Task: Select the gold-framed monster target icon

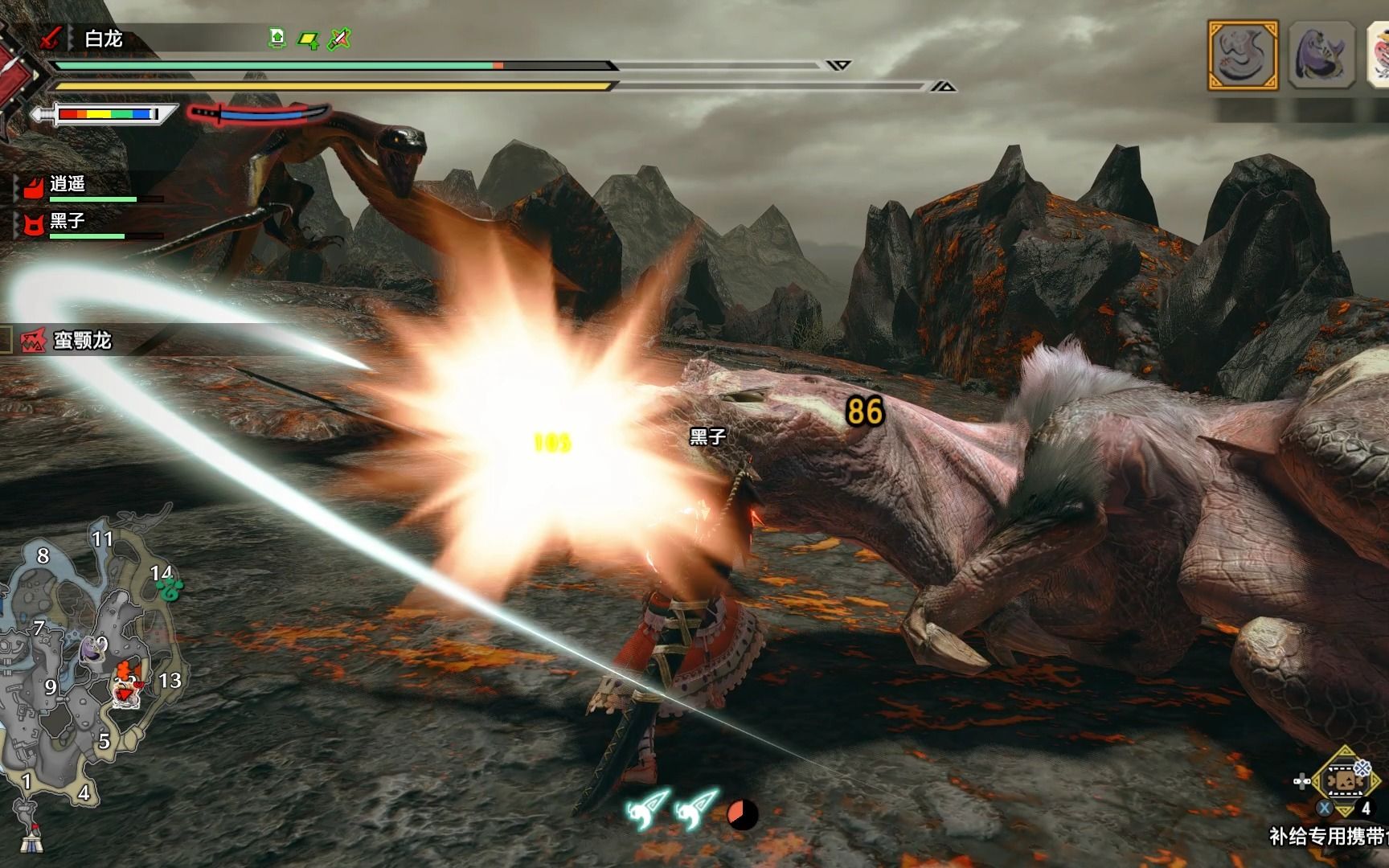Action: pos(1242,55)
